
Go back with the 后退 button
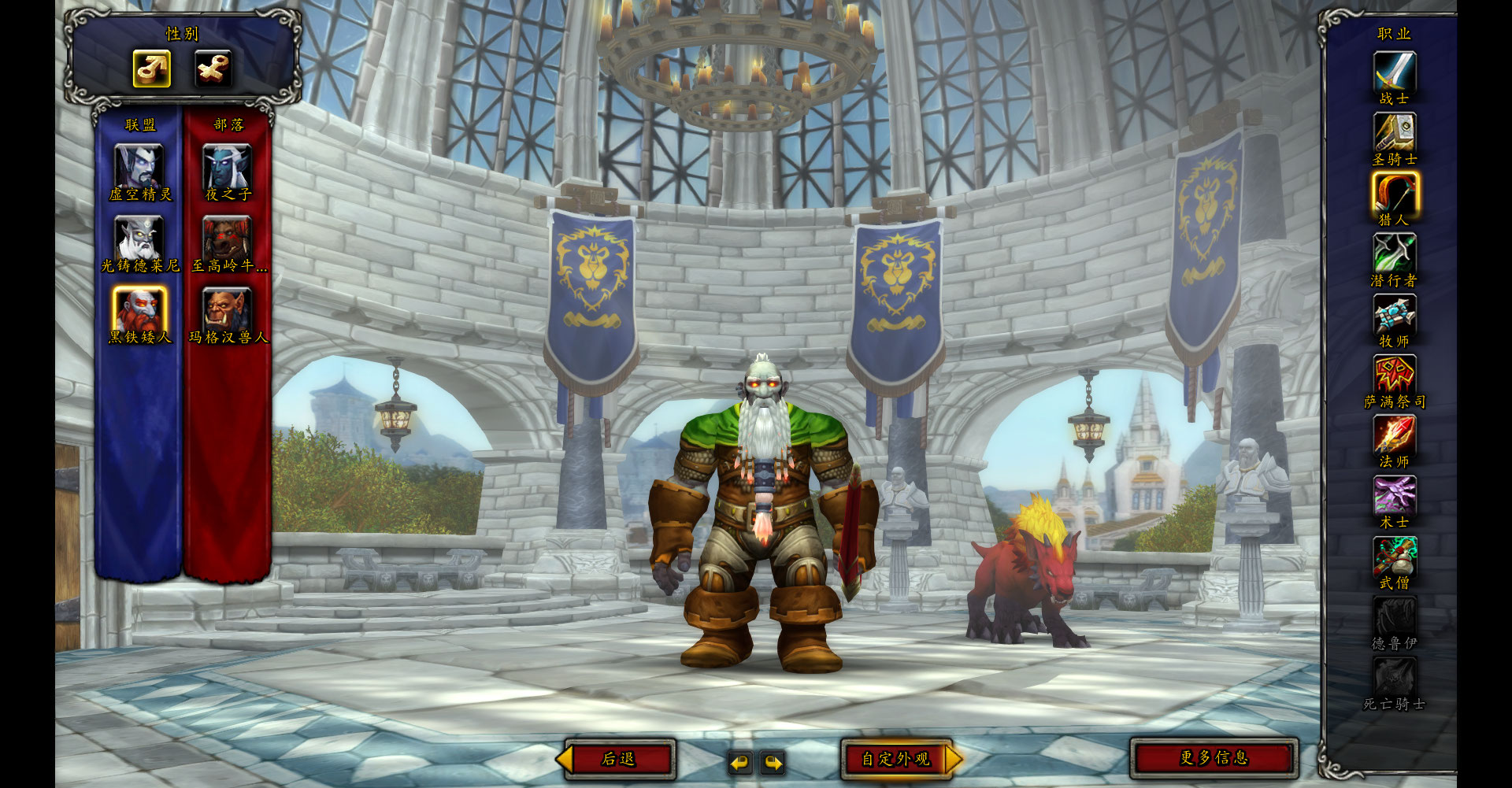point(619,759)
